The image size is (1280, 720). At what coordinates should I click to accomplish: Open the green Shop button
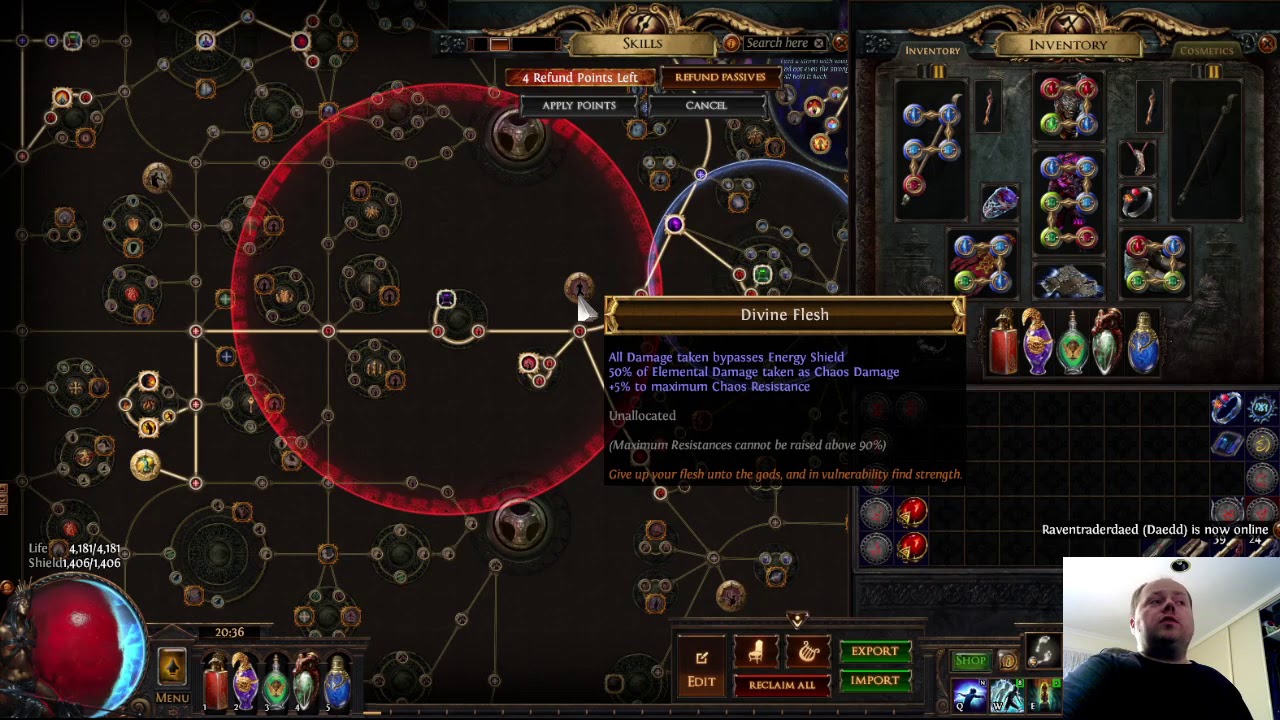(x=970, y=661)
